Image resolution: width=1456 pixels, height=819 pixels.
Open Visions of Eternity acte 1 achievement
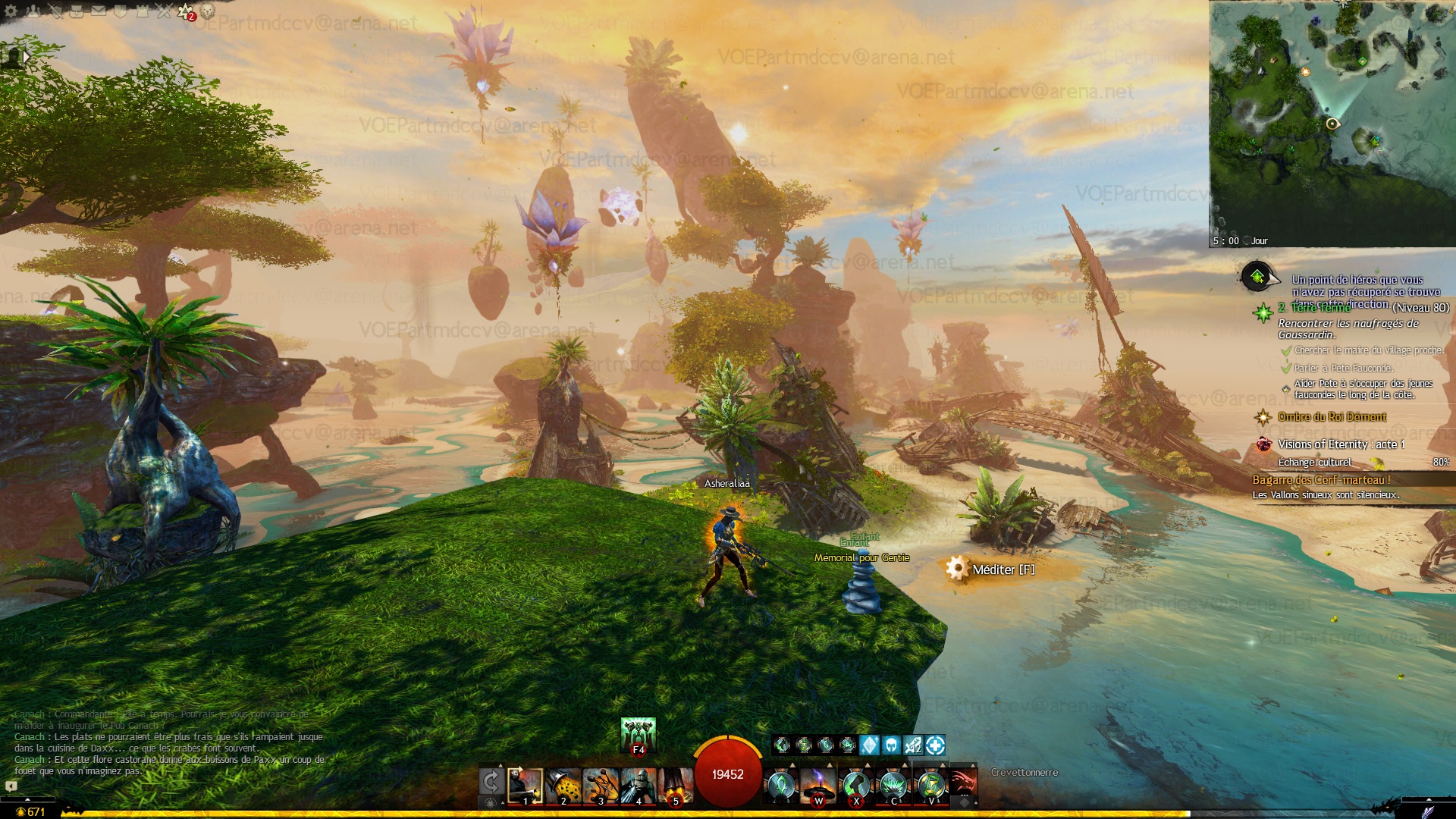1341,444
